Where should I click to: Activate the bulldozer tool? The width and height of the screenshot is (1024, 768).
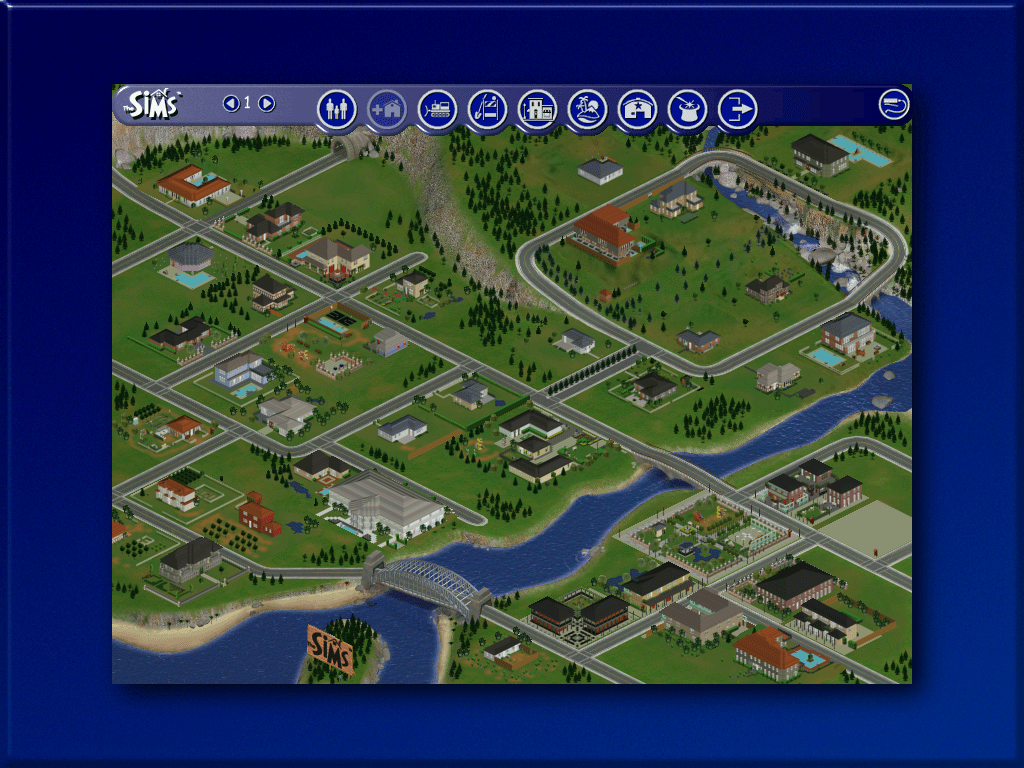(x=437, y=109)
